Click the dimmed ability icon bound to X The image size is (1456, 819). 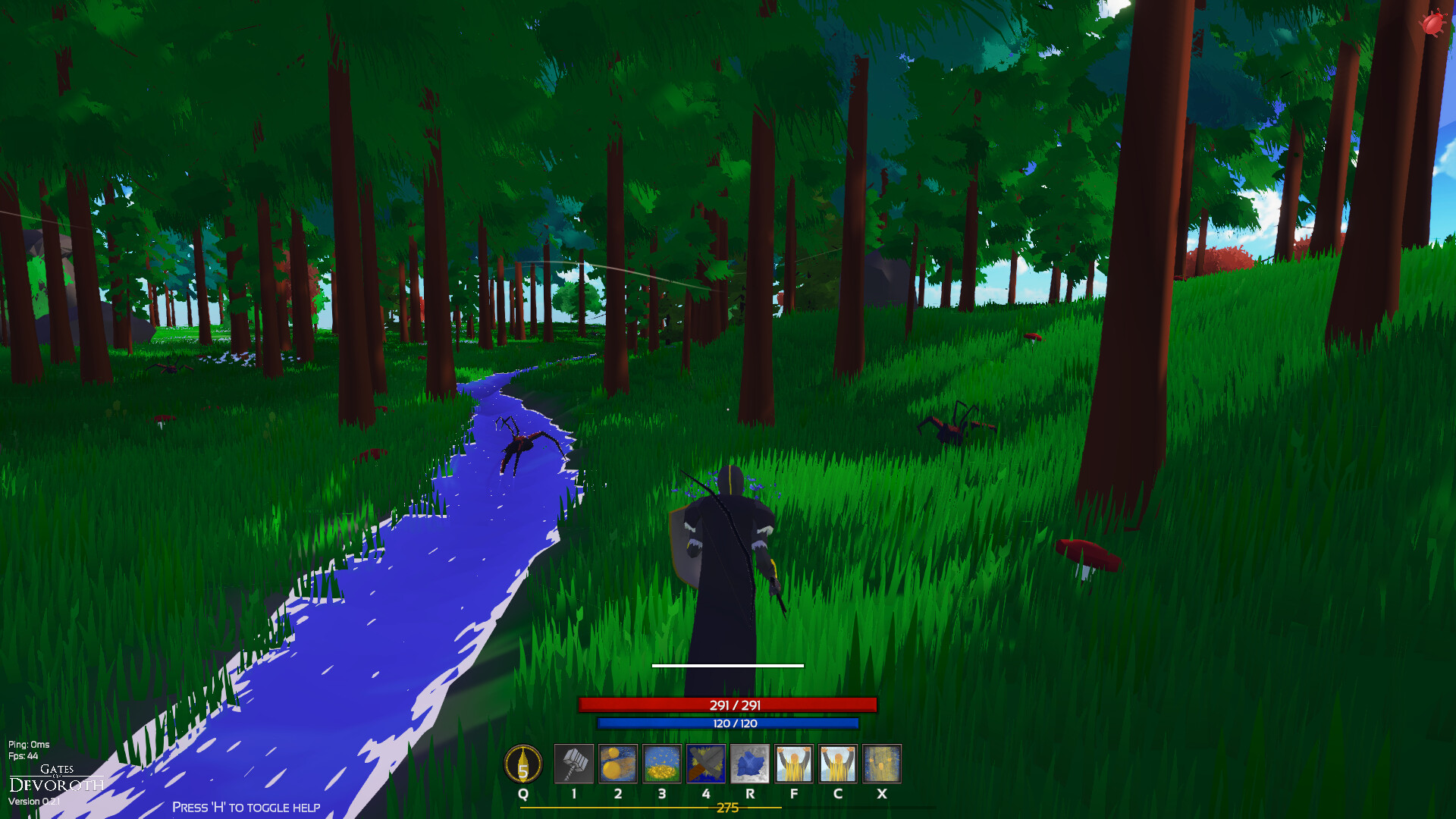point(882,764)
